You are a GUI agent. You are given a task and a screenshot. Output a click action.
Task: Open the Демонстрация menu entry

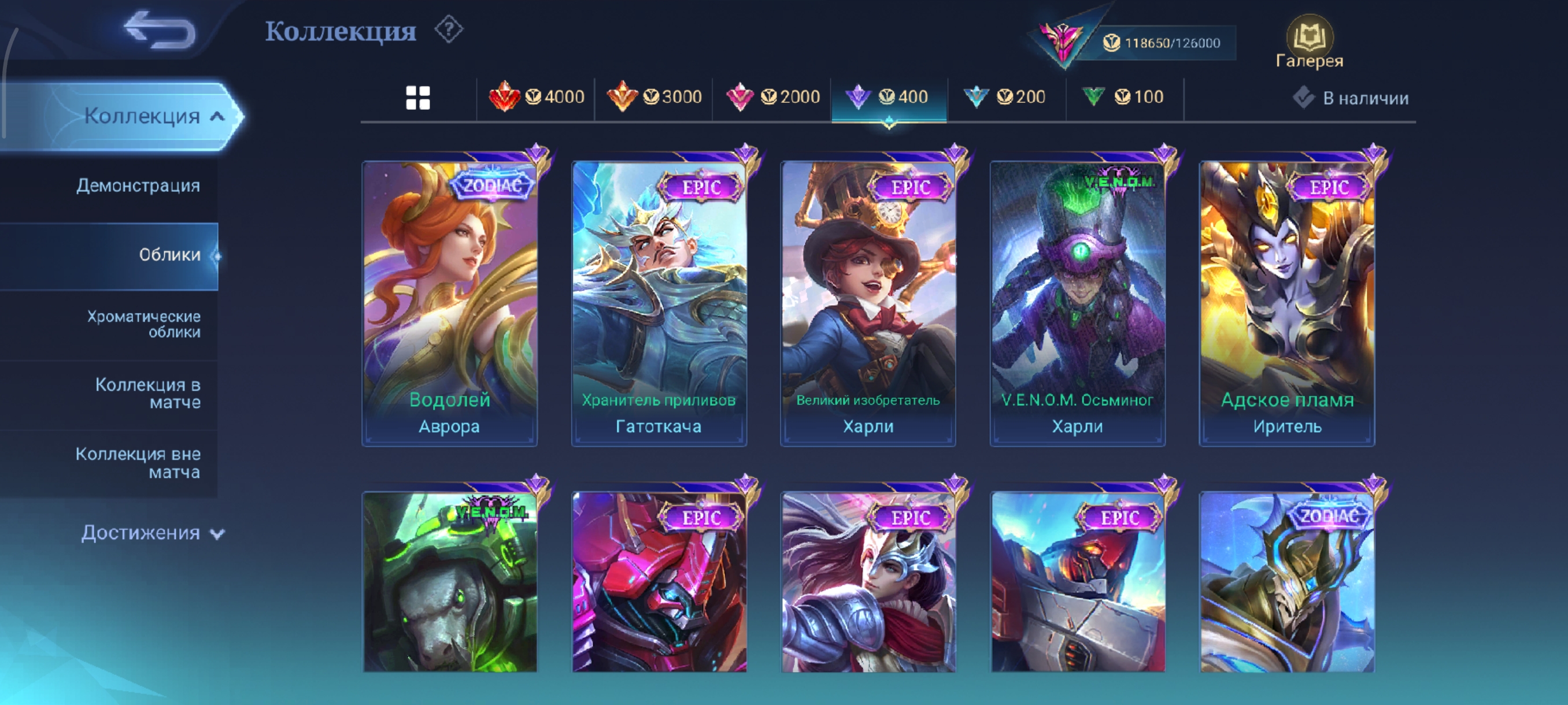coord(138,185)
